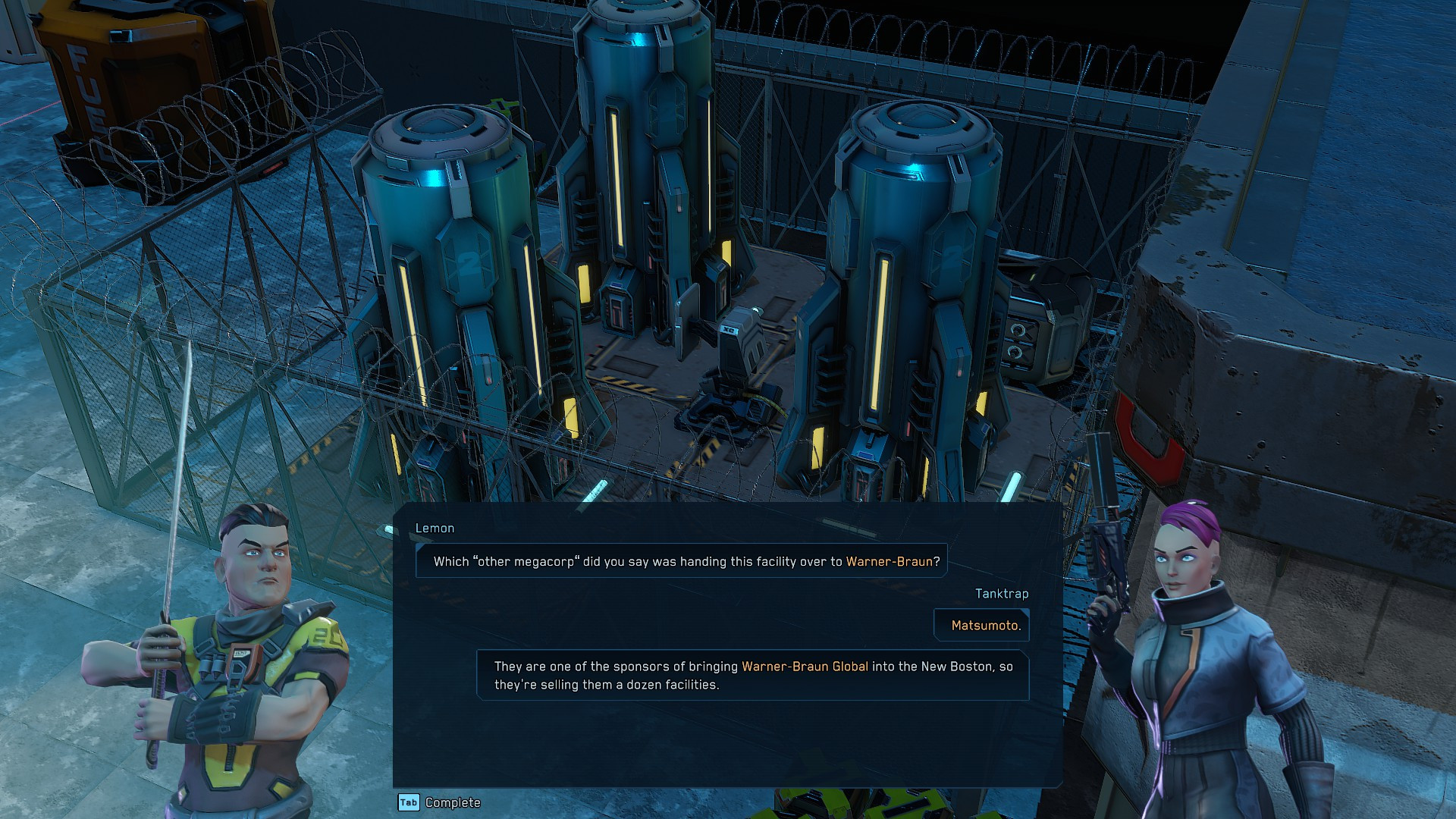Click the Warner-Braun link in Lemon's question
The width and height of the screenshot is (1456, 819).
coord(889,562)
